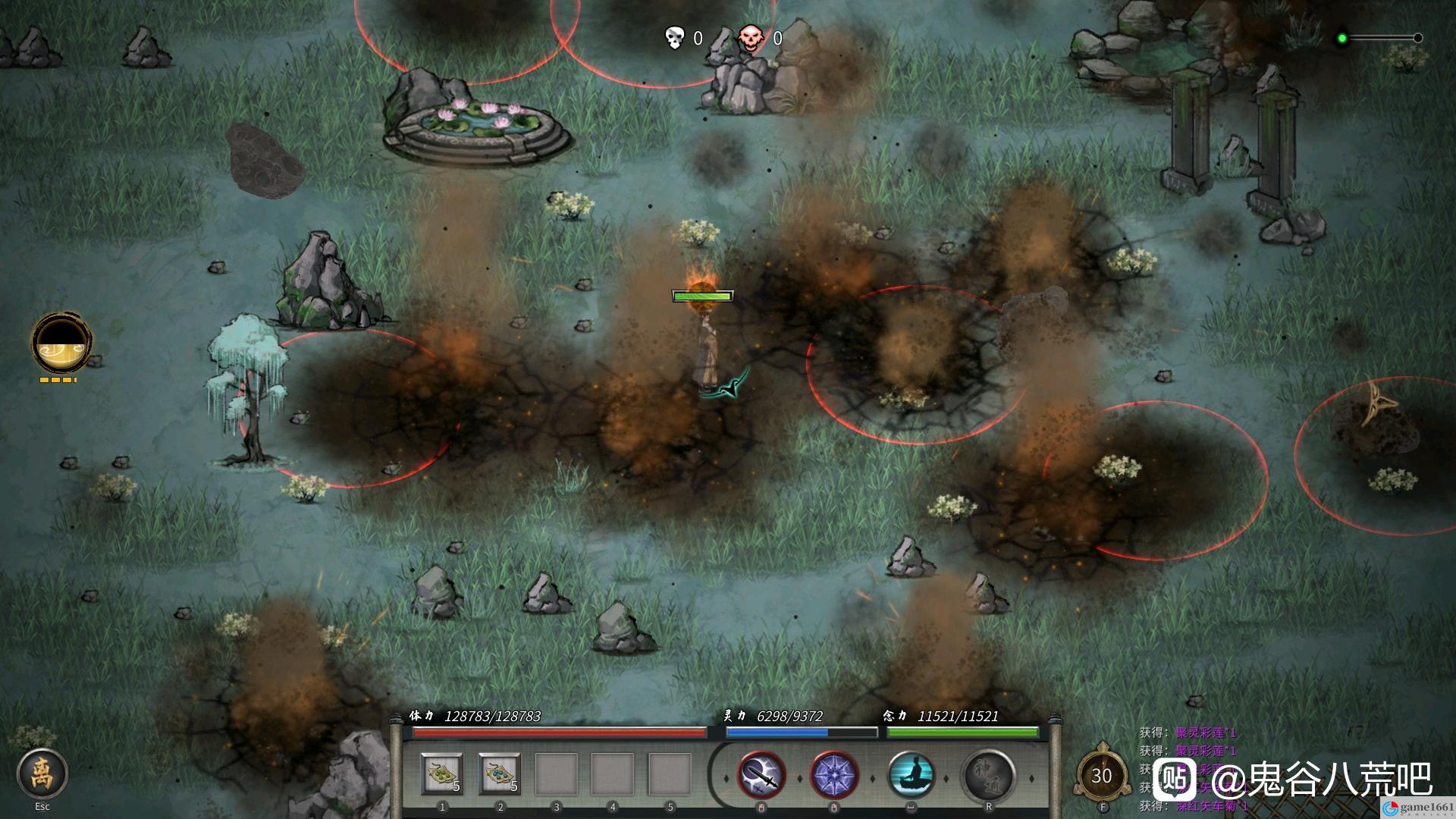Use the blue pills in hotbar slot 2
The width and height of the screenshot is (1456, 819).
pos(500,774)
